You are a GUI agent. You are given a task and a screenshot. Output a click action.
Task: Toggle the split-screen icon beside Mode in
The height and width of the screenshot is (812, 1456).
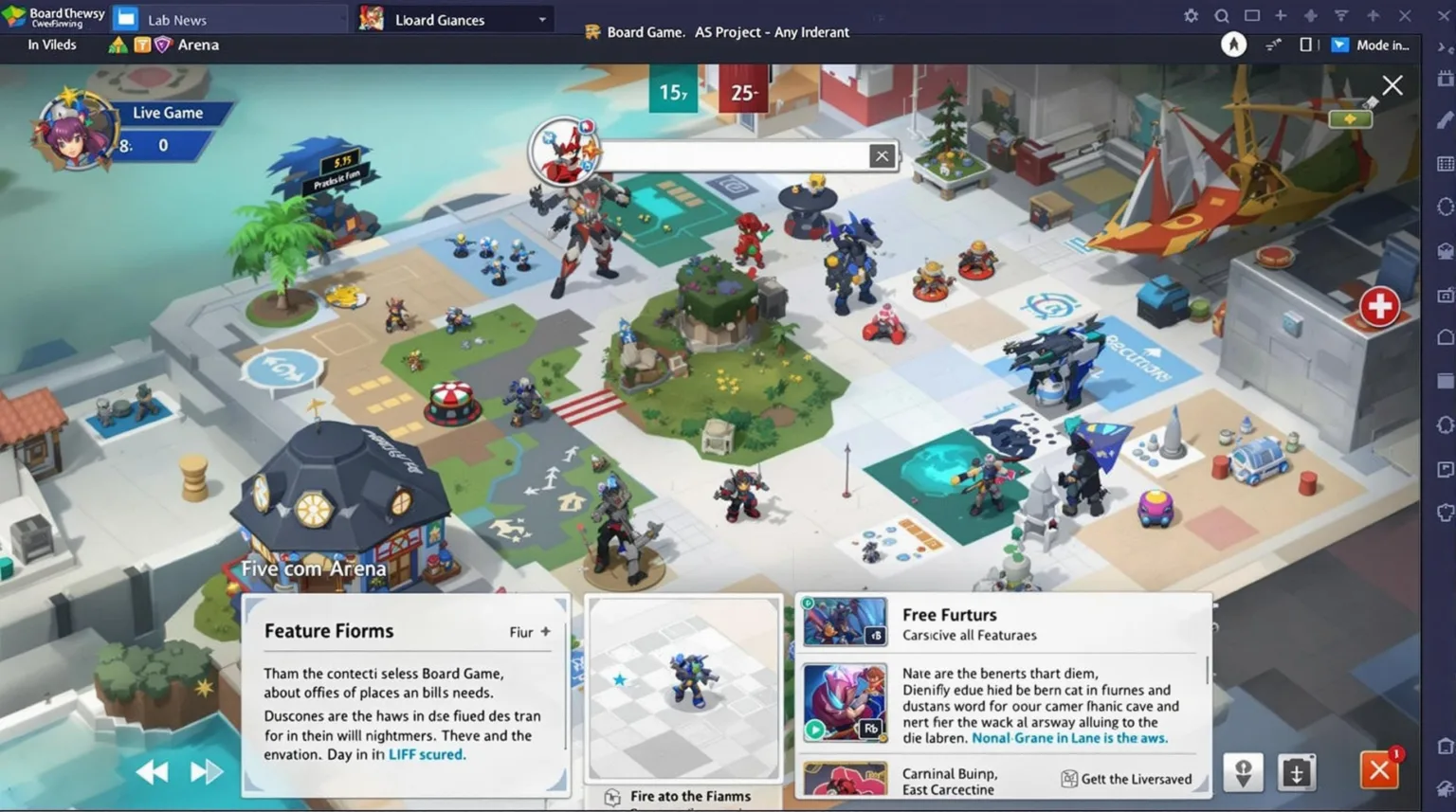click(x=1307, y=44)
